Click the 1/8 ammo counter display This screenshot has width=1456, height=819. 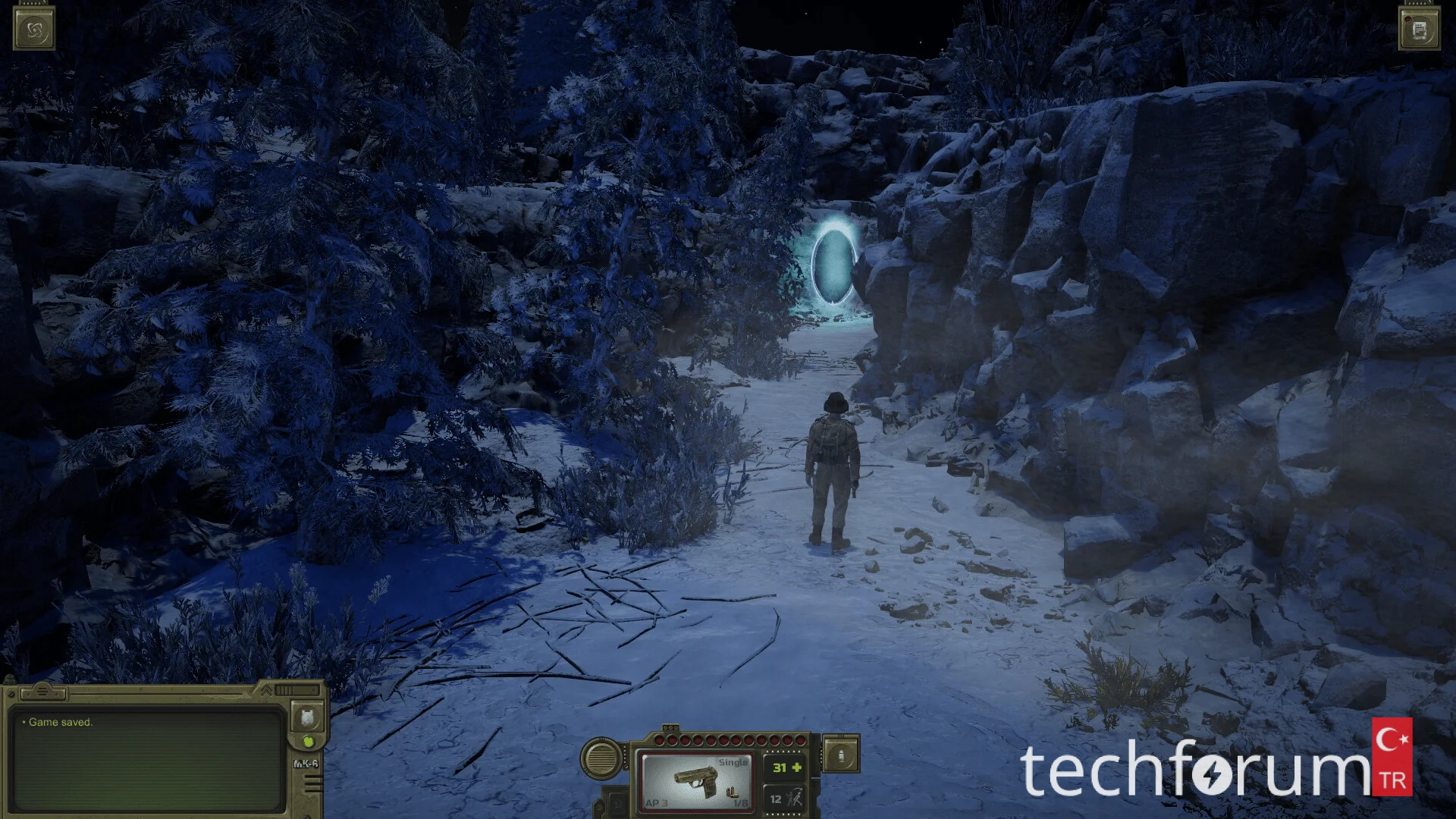coord(741,802)
